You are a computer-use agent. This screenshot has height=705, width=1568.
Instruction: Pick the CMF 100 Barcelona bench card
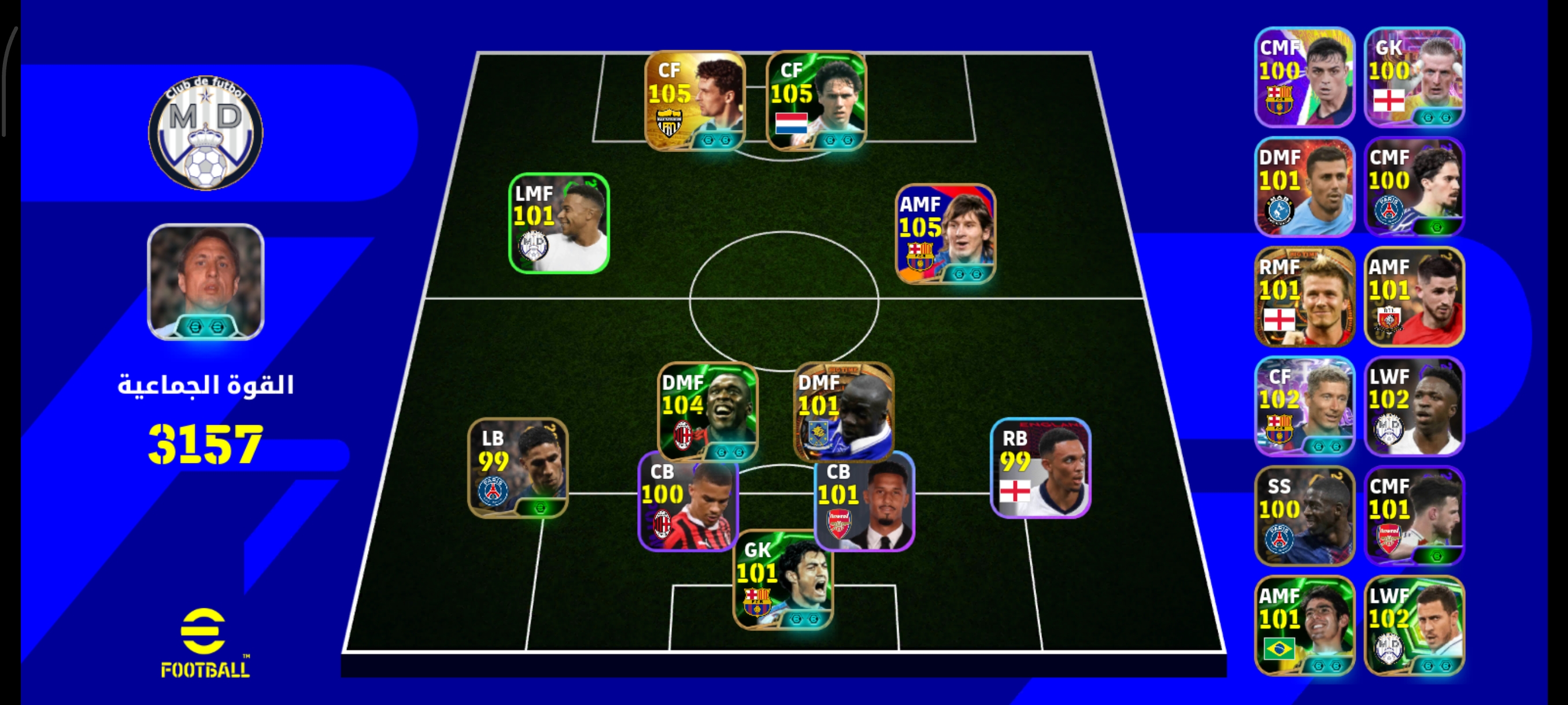tap(1304, 77)
